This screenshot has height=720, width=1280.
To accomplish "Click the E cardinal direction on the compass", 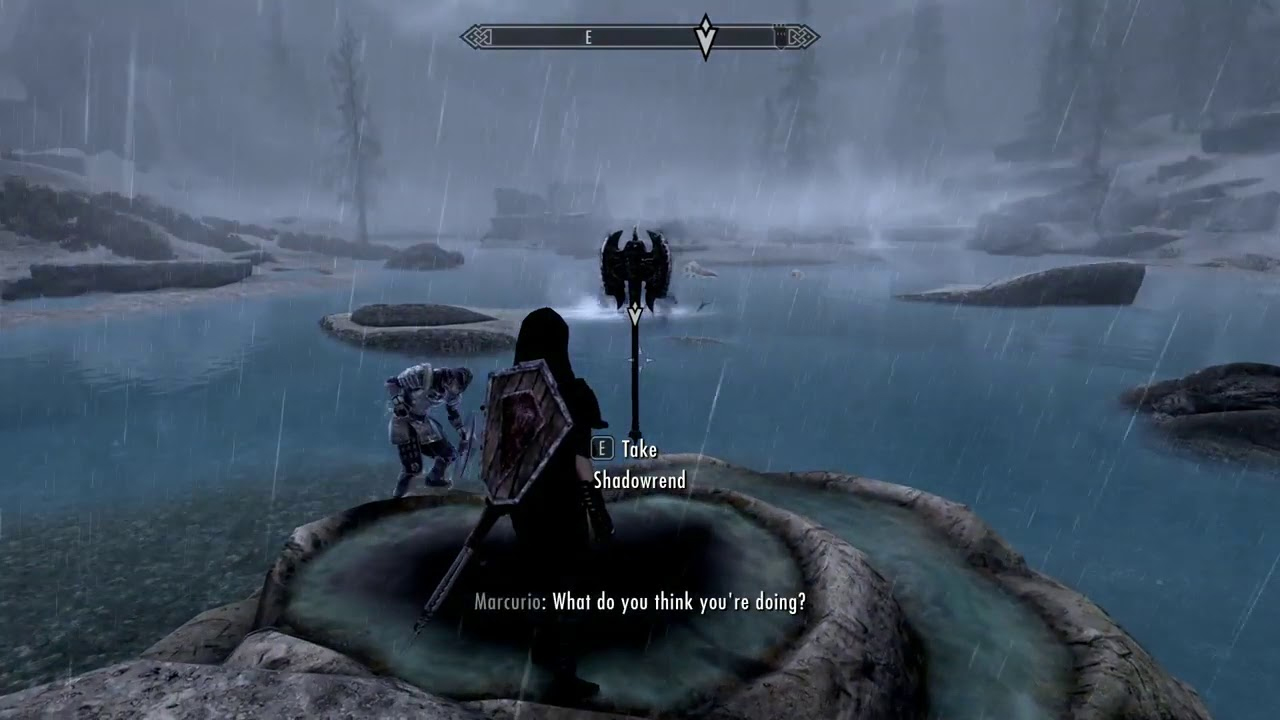I will (x=588, y=36).
